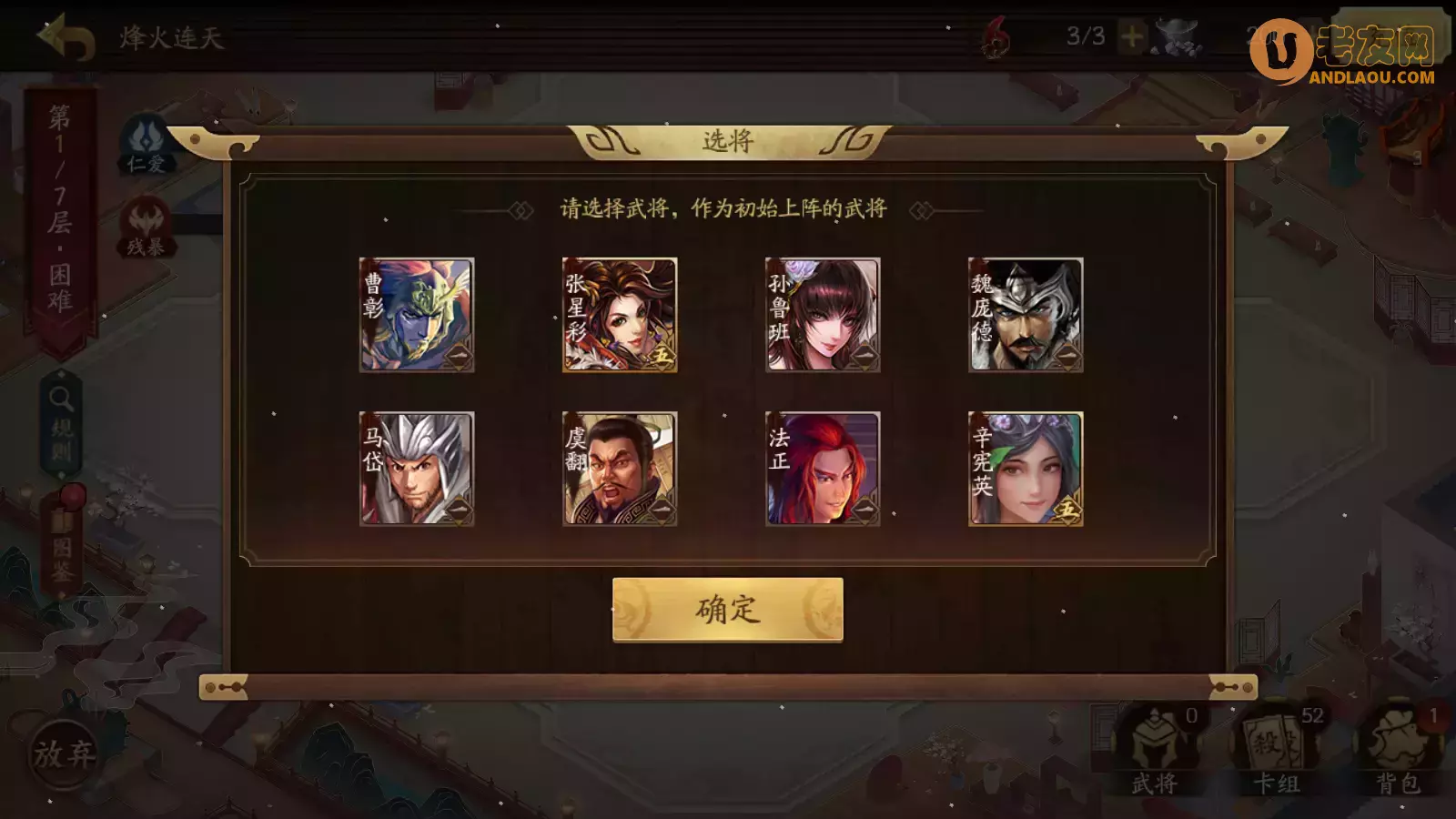Viewport: 1456px width, 819px height.
Task: Select the 孙鲁班 portrait
Action: (824, 316)
